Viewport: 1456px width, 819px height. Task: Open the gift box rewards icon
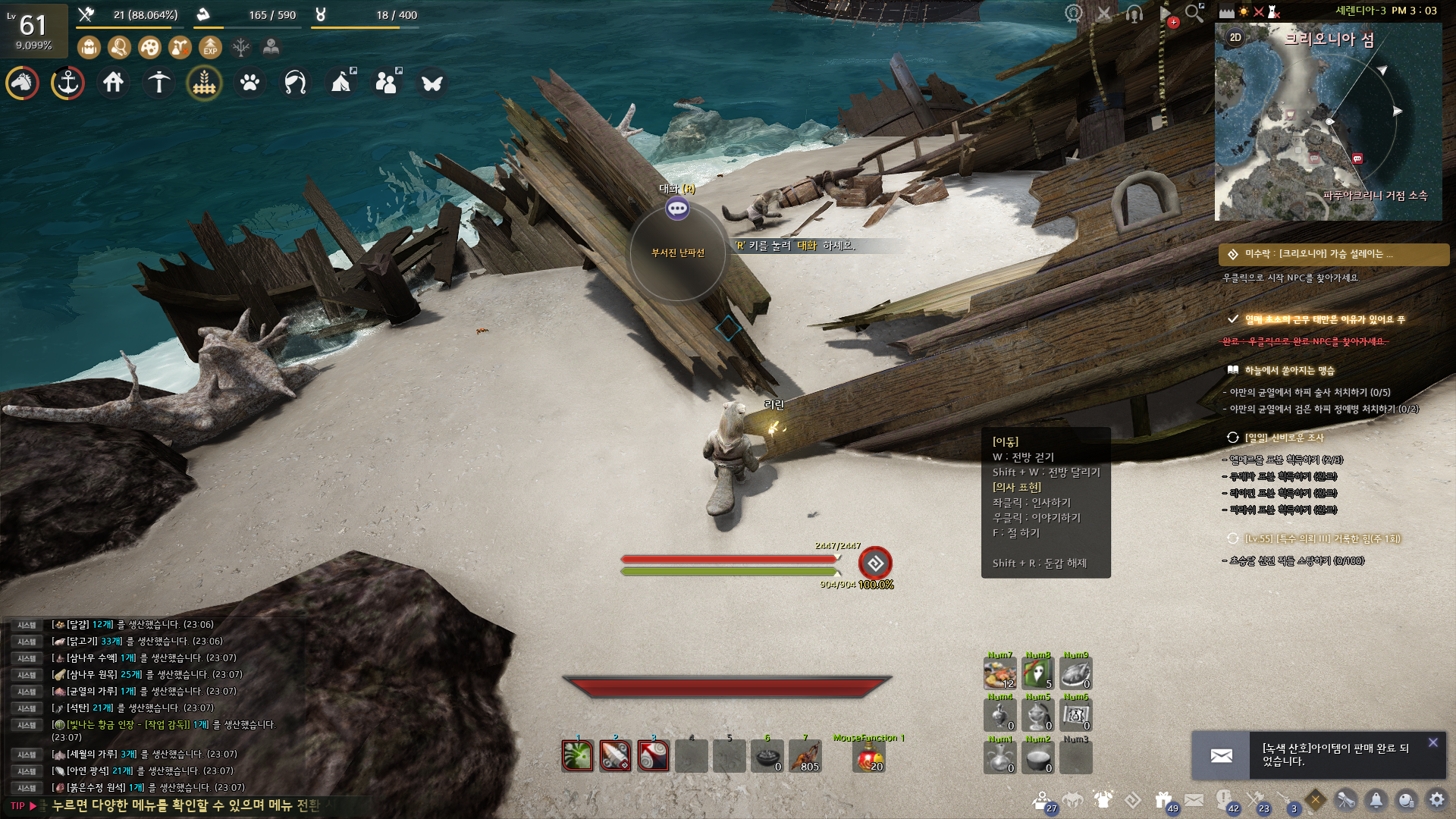(x=1163, y=799)
